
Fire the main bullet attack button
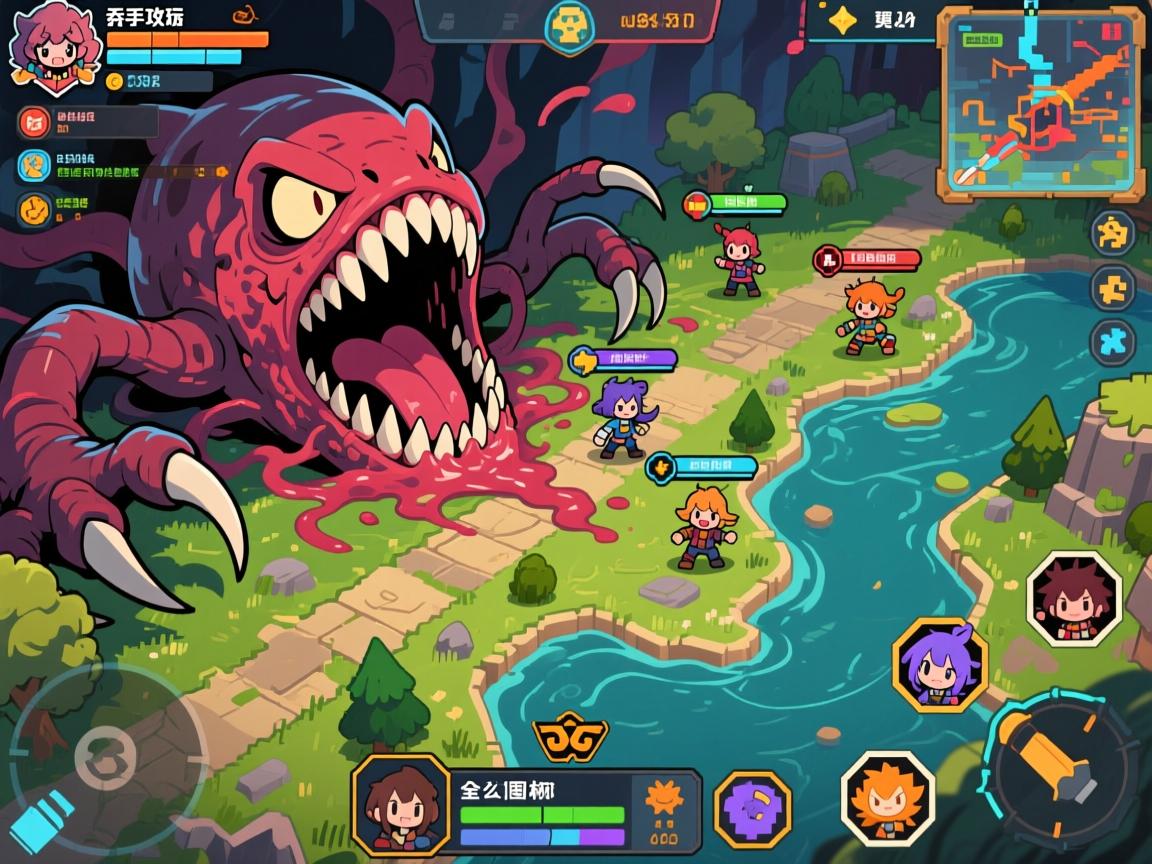pyautogui.click(x=1059, y=770)
